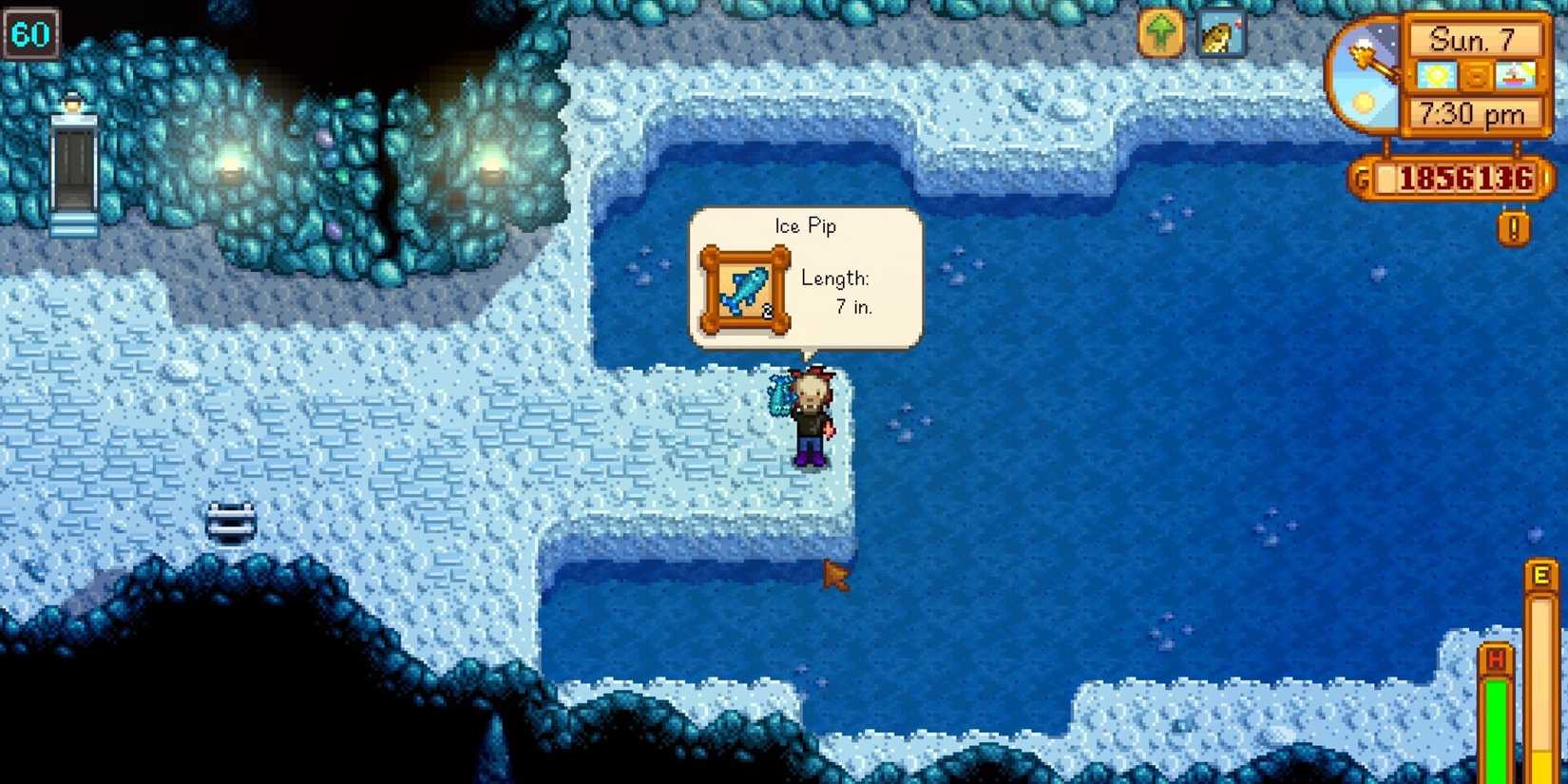Click the 7:30 pm time display
1568x784 pixels.
click(1473, 114)
